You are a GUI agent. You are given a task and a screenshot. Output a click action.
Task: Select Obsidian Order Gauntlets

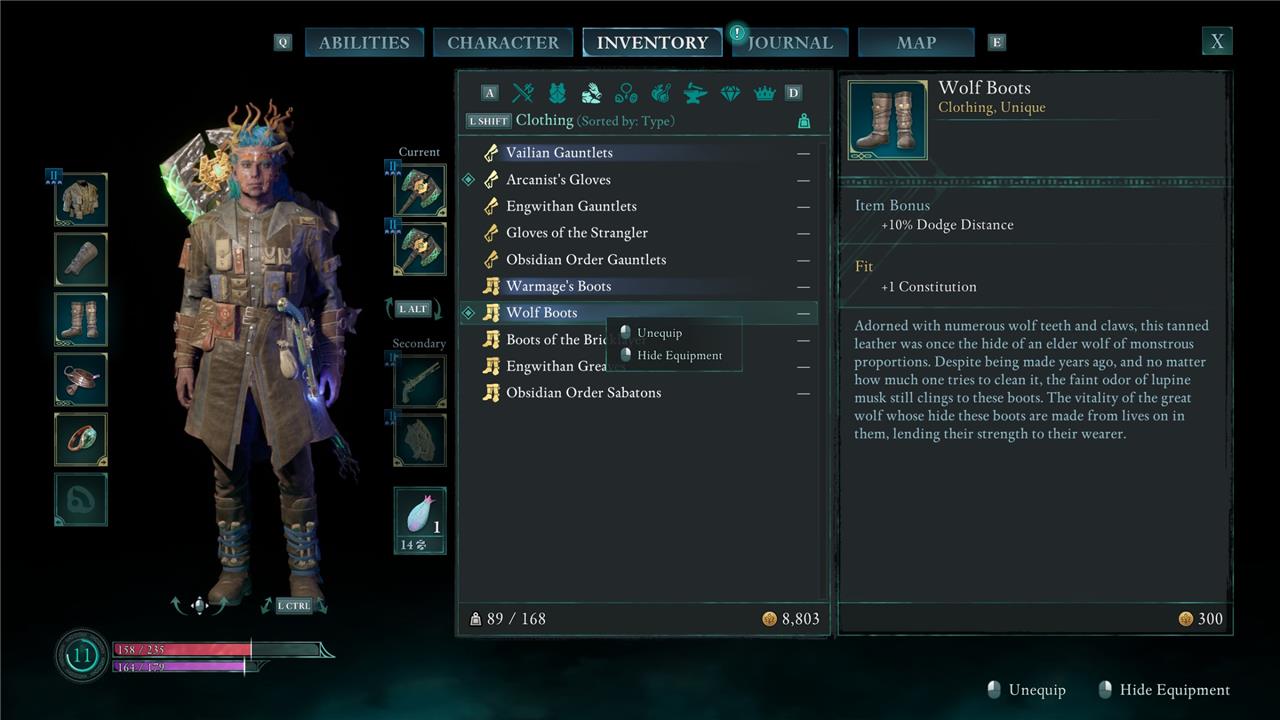586,260
